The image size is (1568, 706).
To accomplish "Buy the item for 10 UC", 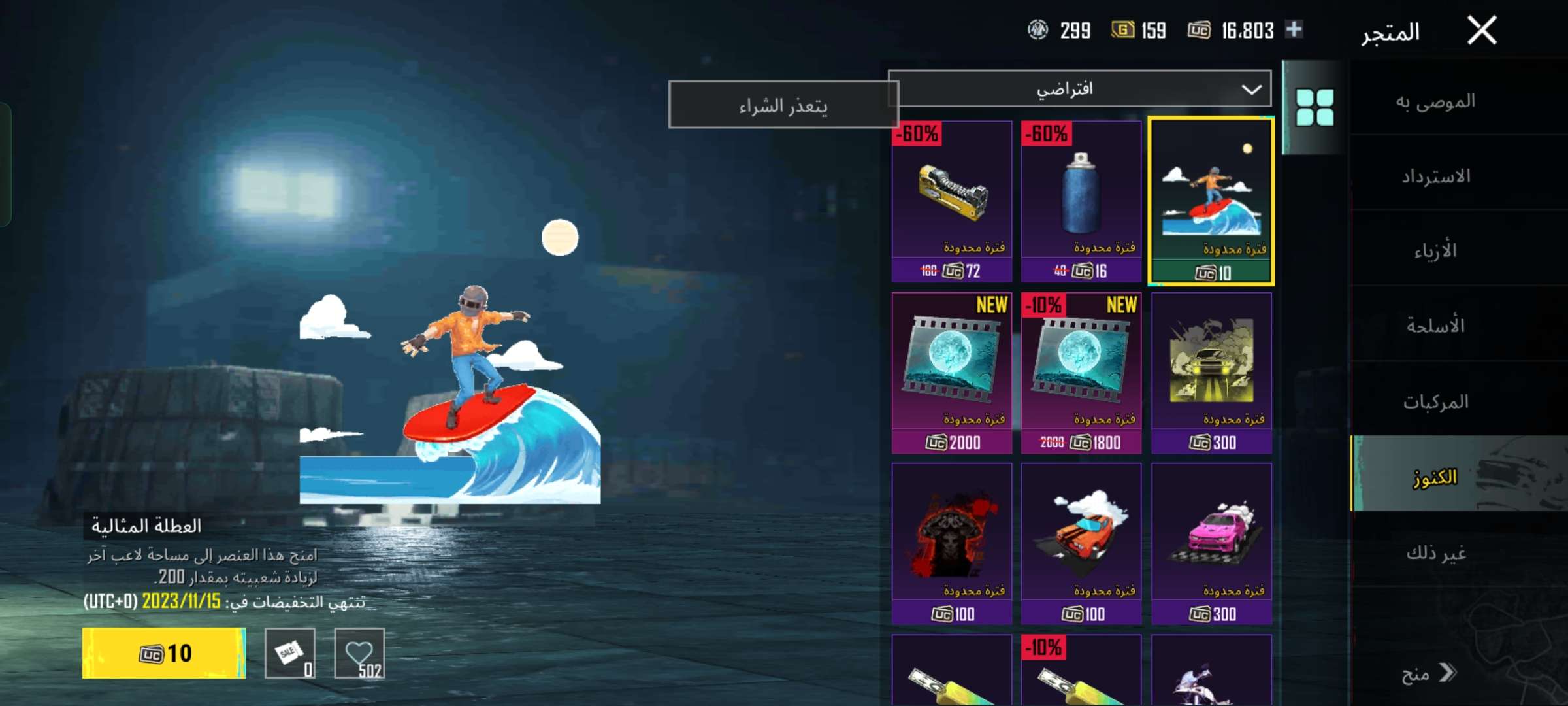I will 164,653.
